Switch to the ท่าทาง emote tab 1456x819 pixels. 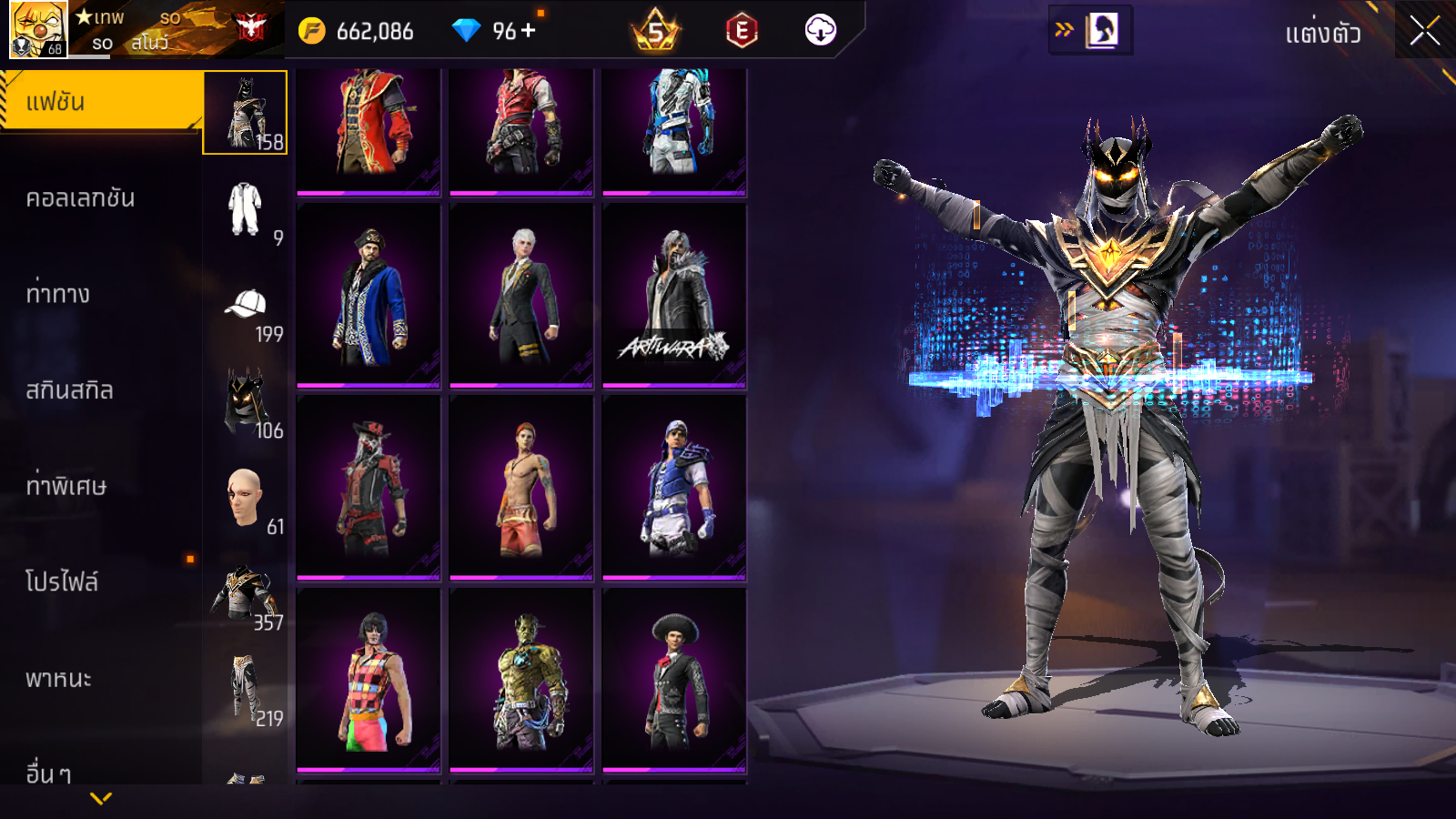click(x=58, y=294)
